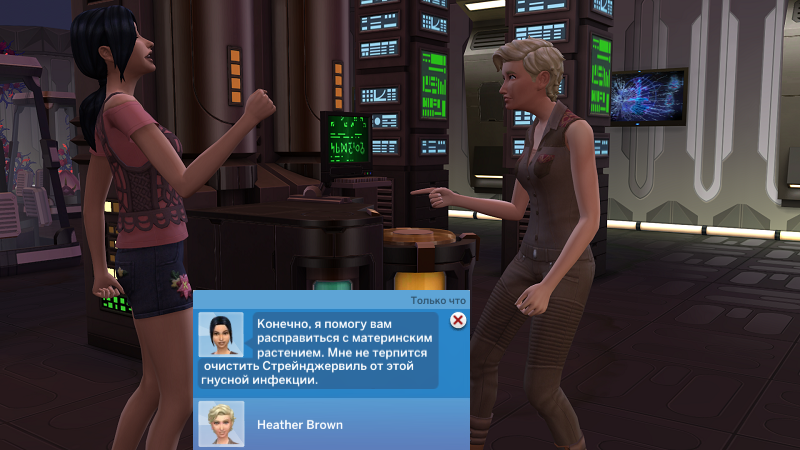
Task: Click the dark-haired Sim portrait in the notification
Action: (x=220, y=334)
